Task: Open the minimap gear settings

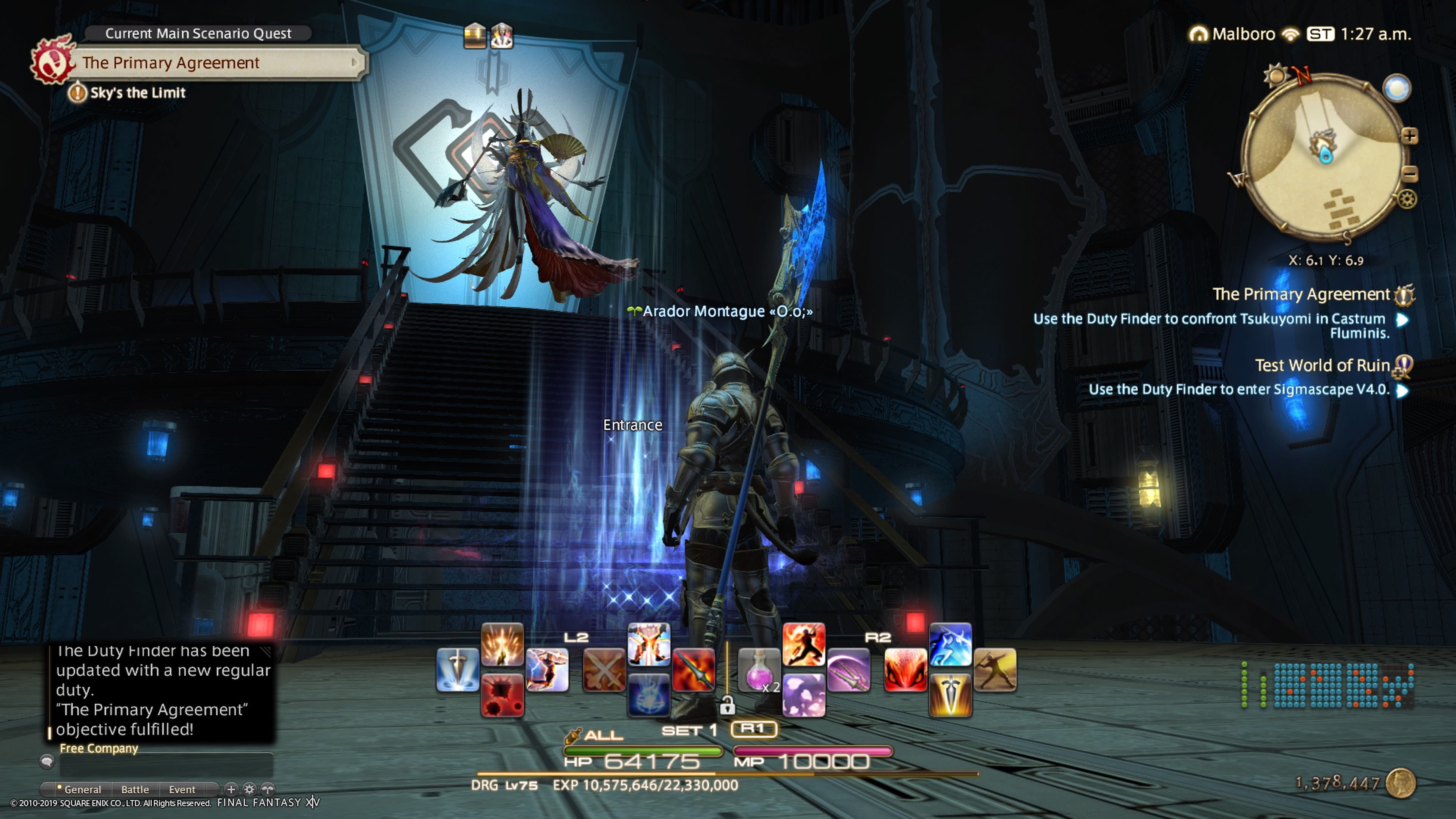Action: coord(1407,199)
